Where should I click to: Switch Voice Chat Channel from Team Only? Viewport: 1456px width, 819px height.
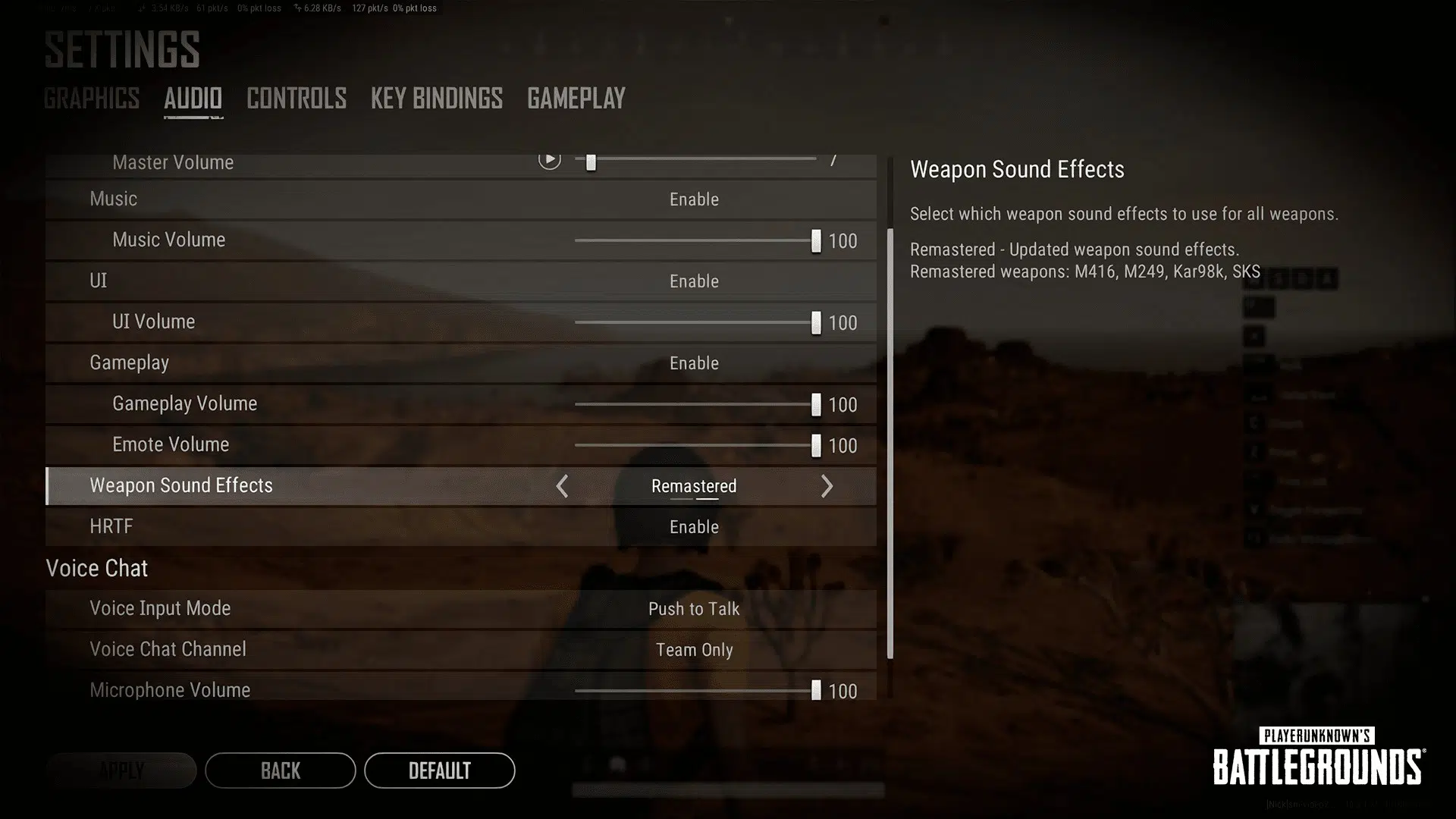(694, 650)
